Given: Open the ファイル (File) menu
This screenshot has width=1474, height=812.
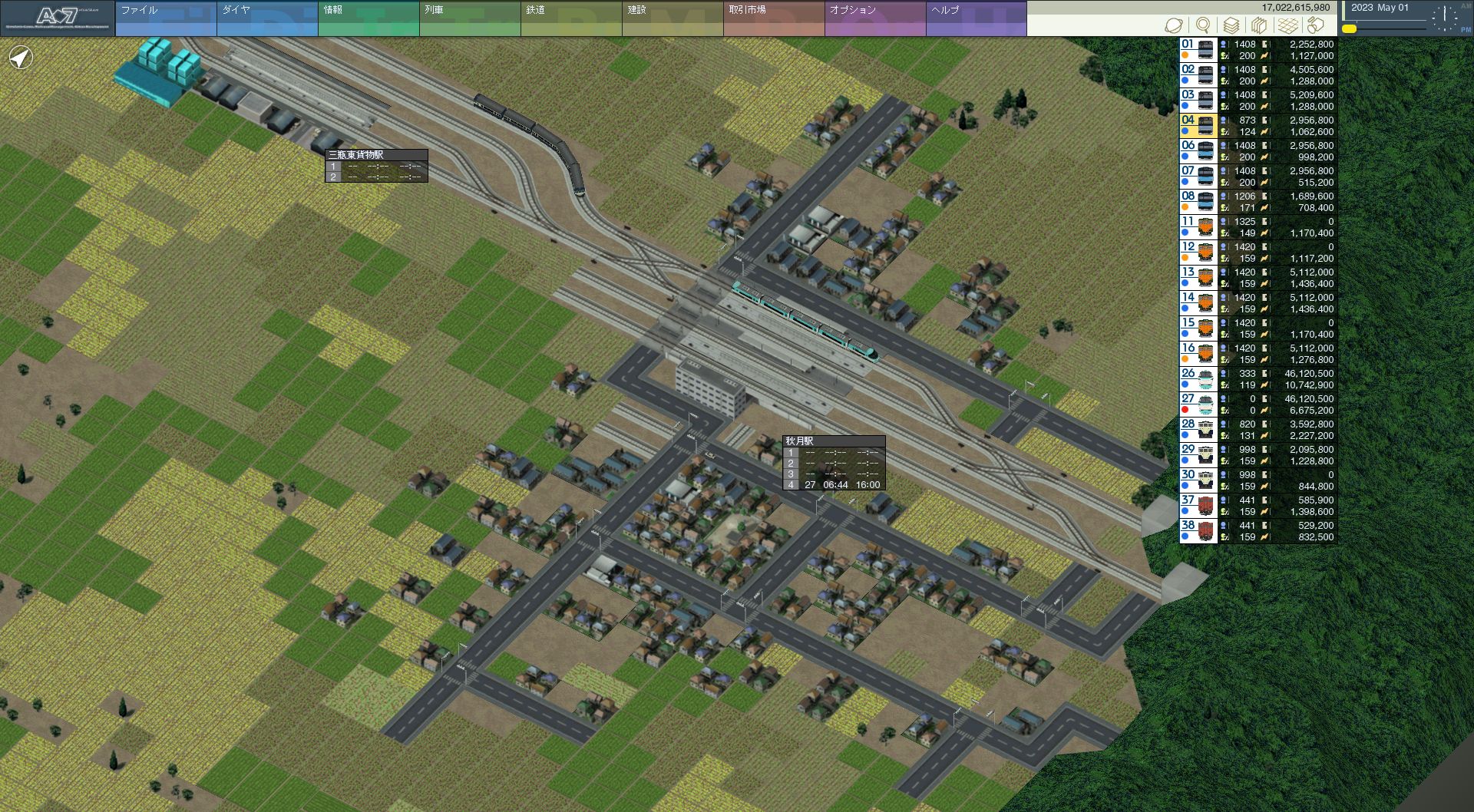Looking at the screenshot, I should [x=165, y=18].
